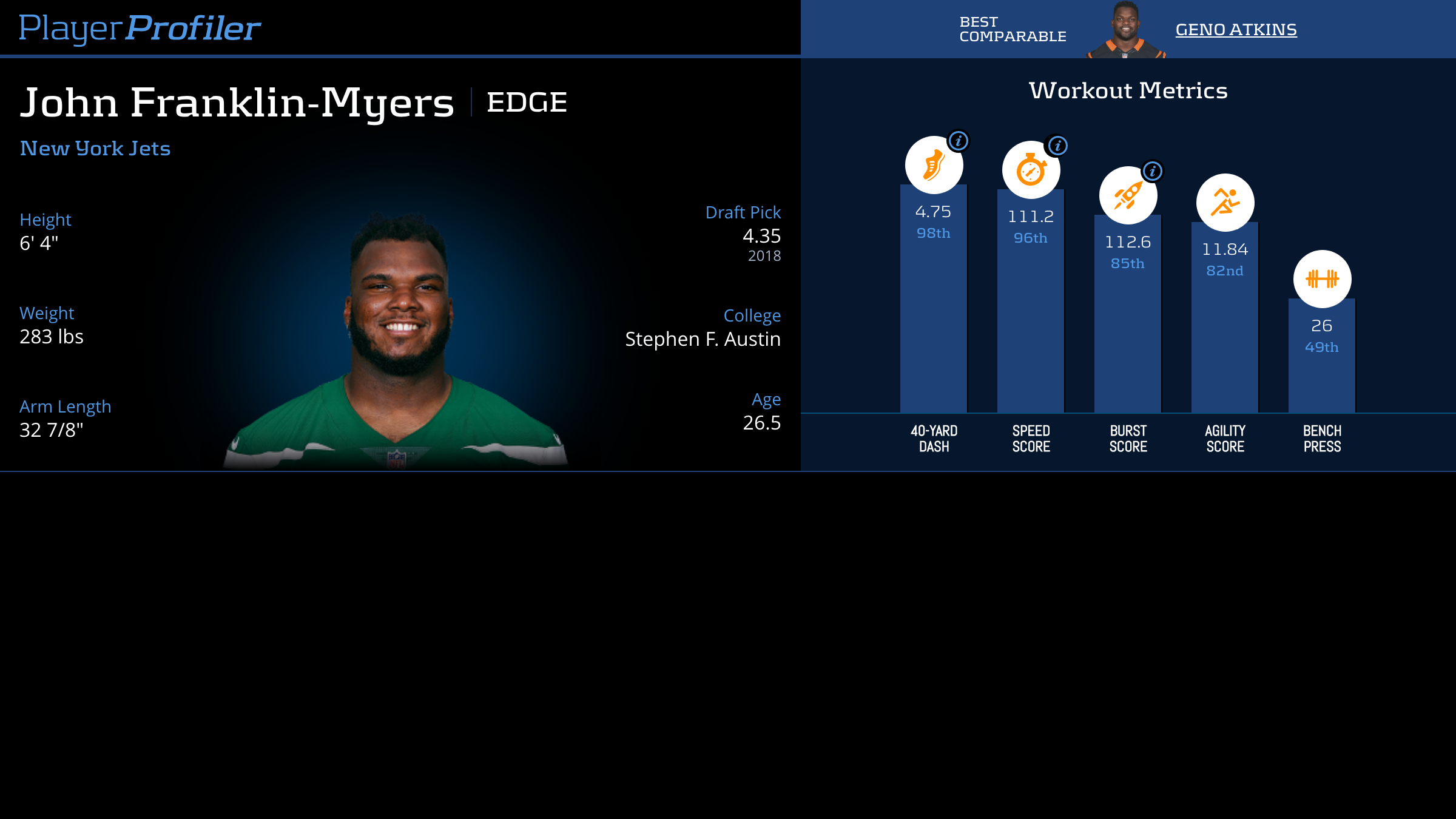Show info for the Burst Score metric

(x=1153, y=171)
